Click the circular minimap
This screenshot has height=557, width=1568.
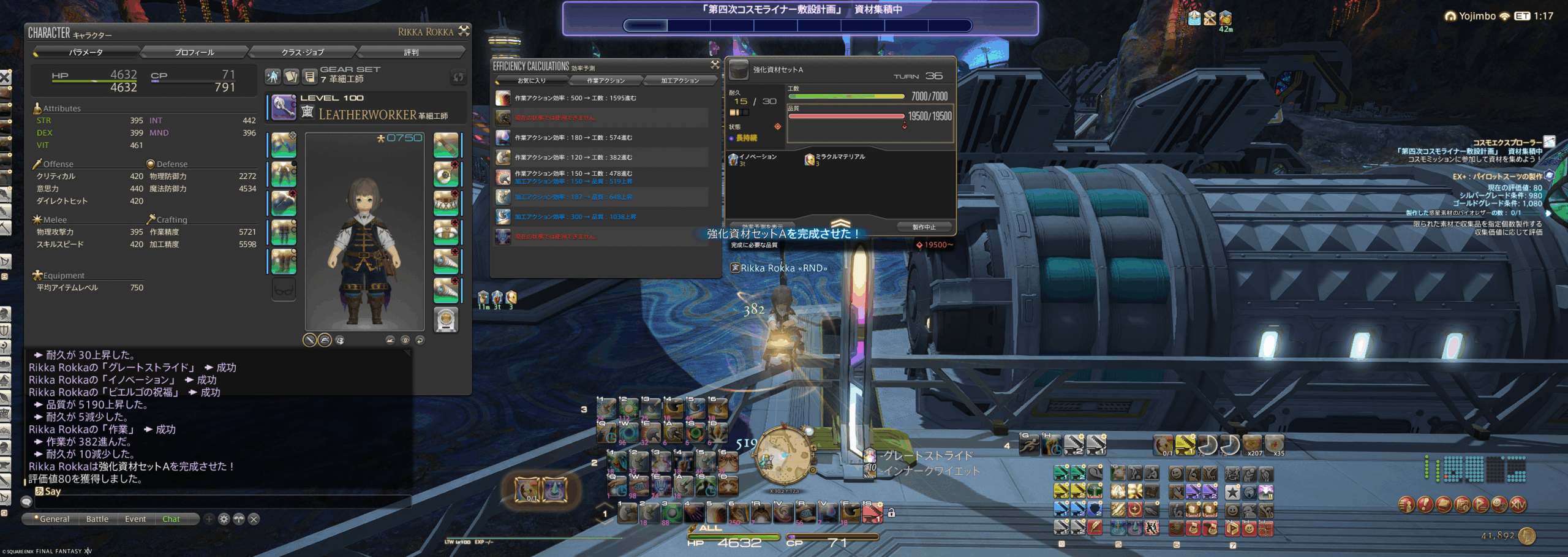tap(783, 457)
